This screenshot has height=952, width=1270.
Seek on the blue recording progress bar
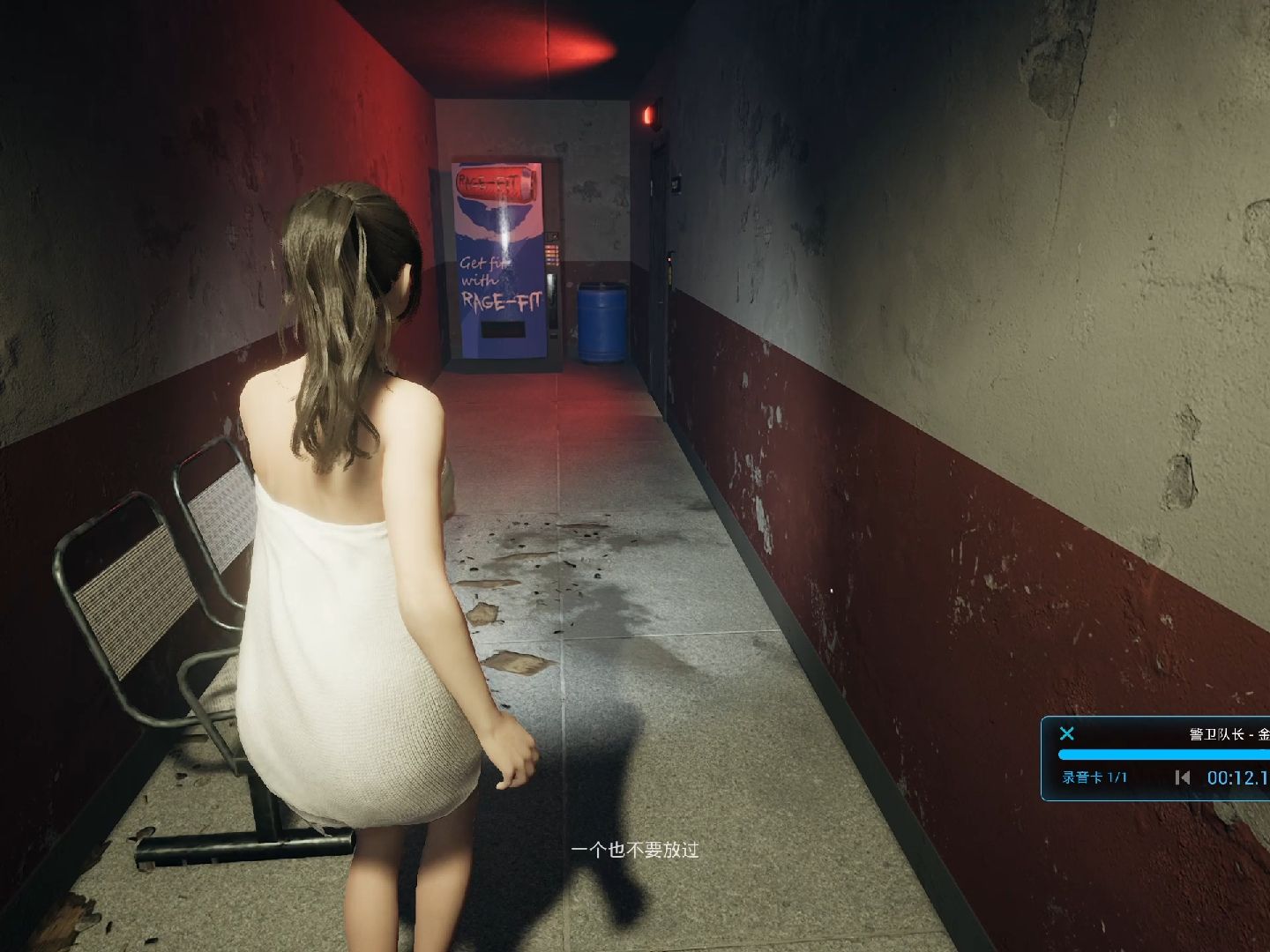pos(1164,755)
